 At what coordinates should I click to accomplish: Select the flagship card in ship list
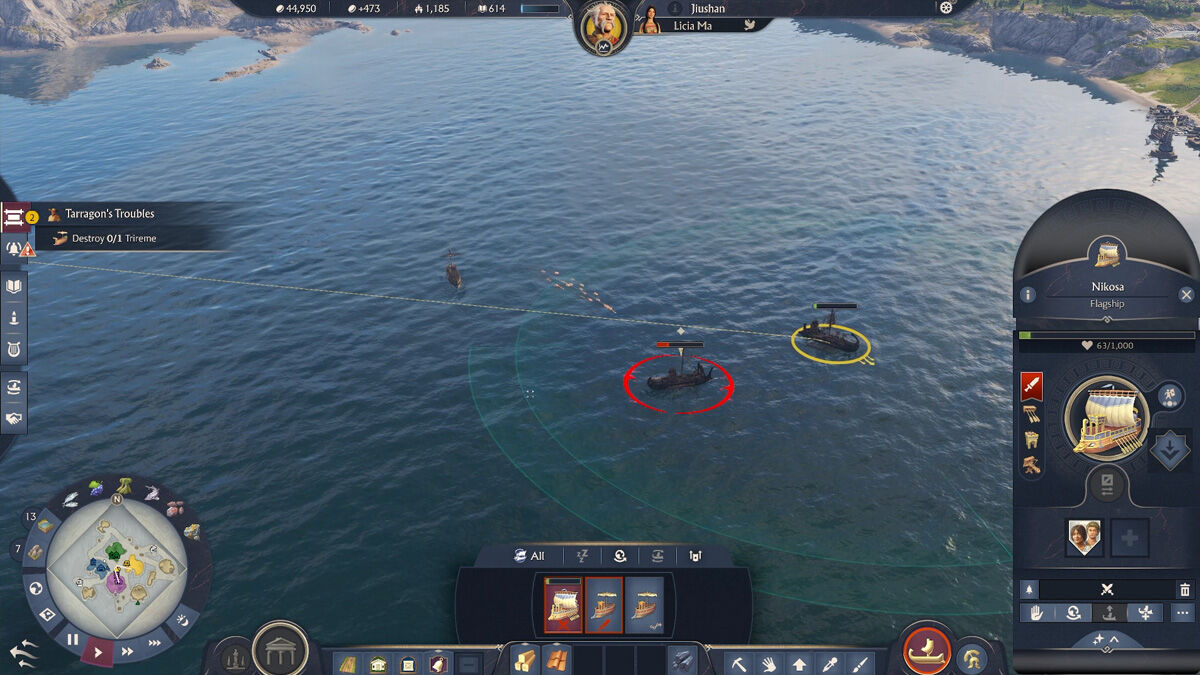563,605
